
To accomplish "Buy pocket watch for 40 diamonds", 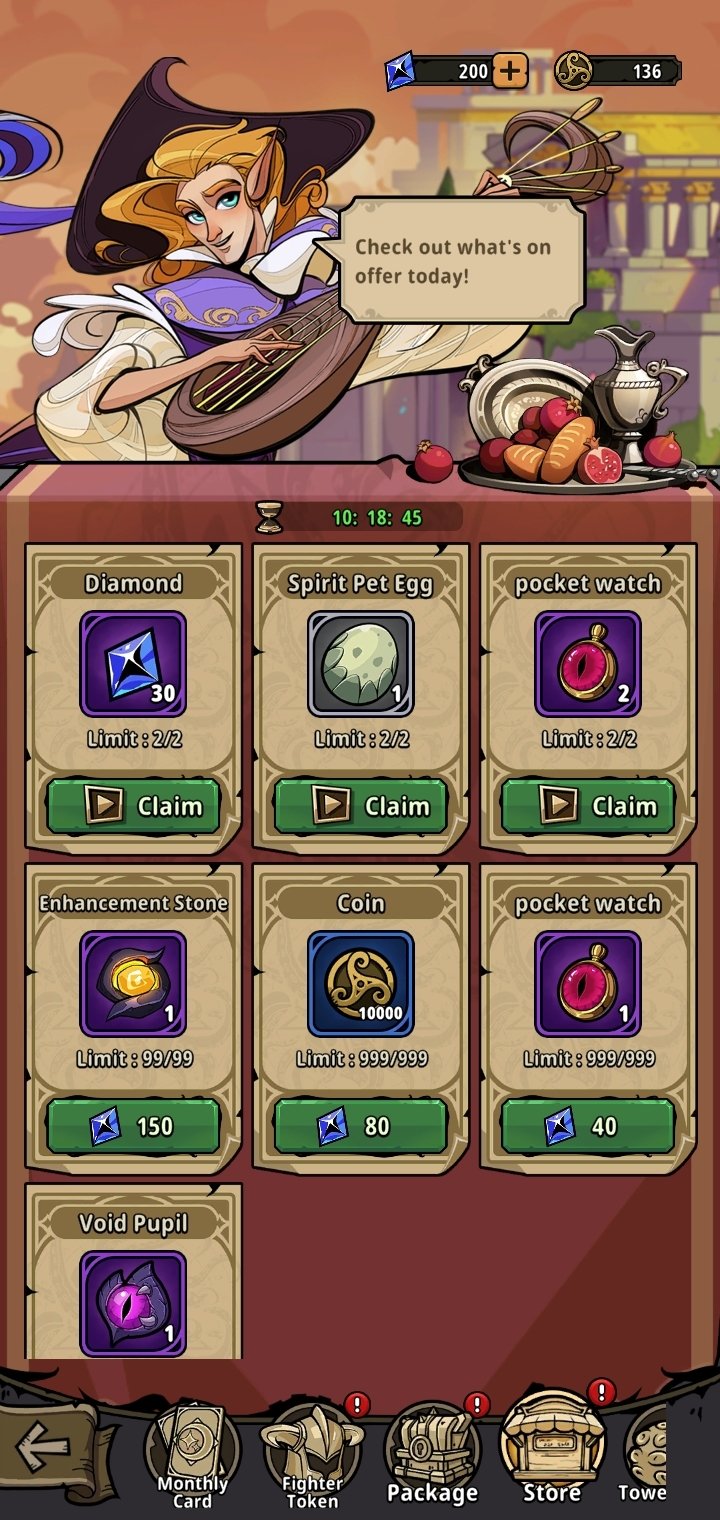I will 588,1126.
